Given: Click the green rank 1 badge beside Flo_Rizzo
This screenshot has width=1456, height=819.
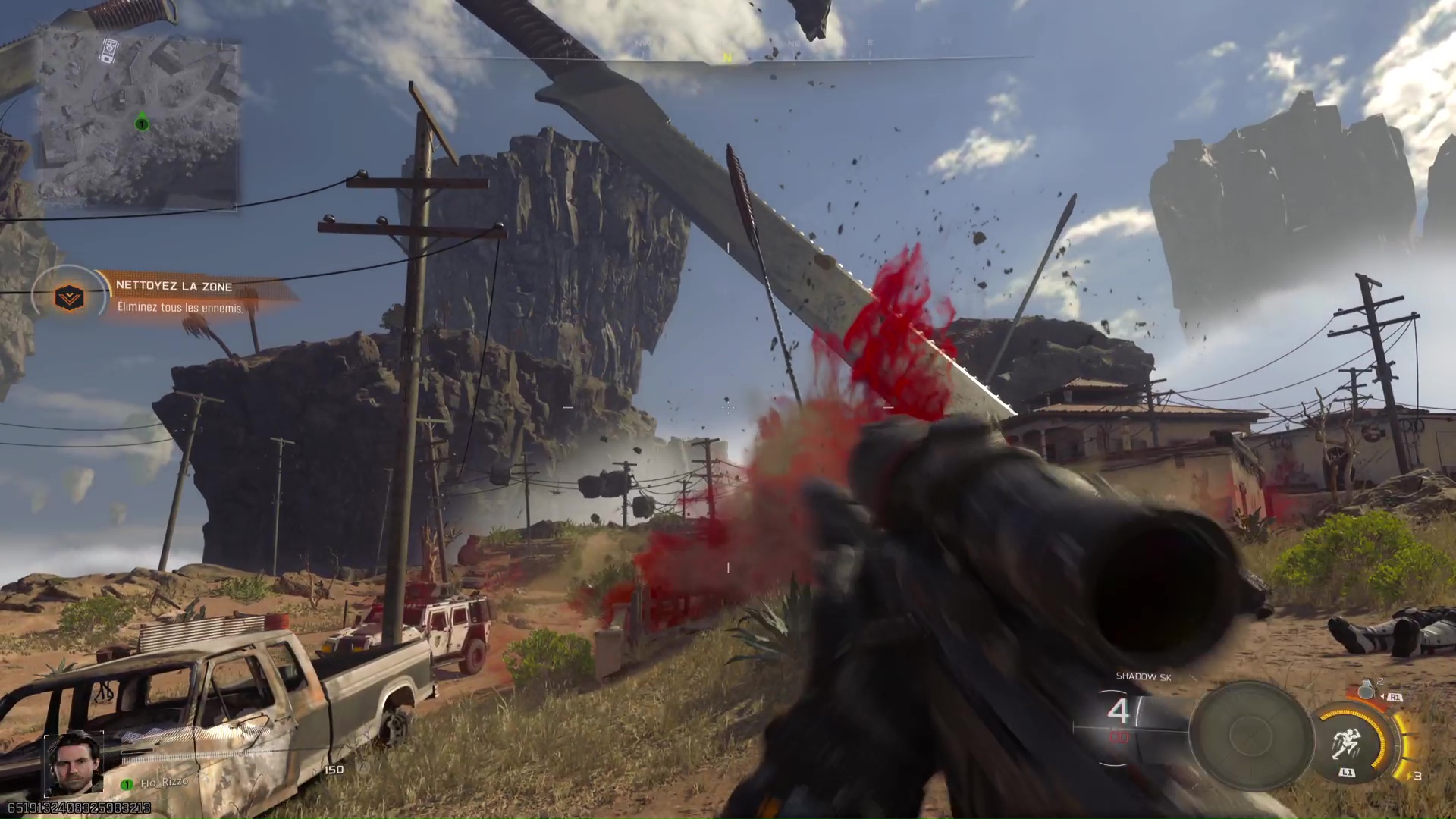Looking at the screenshot, I should point(126,784).
